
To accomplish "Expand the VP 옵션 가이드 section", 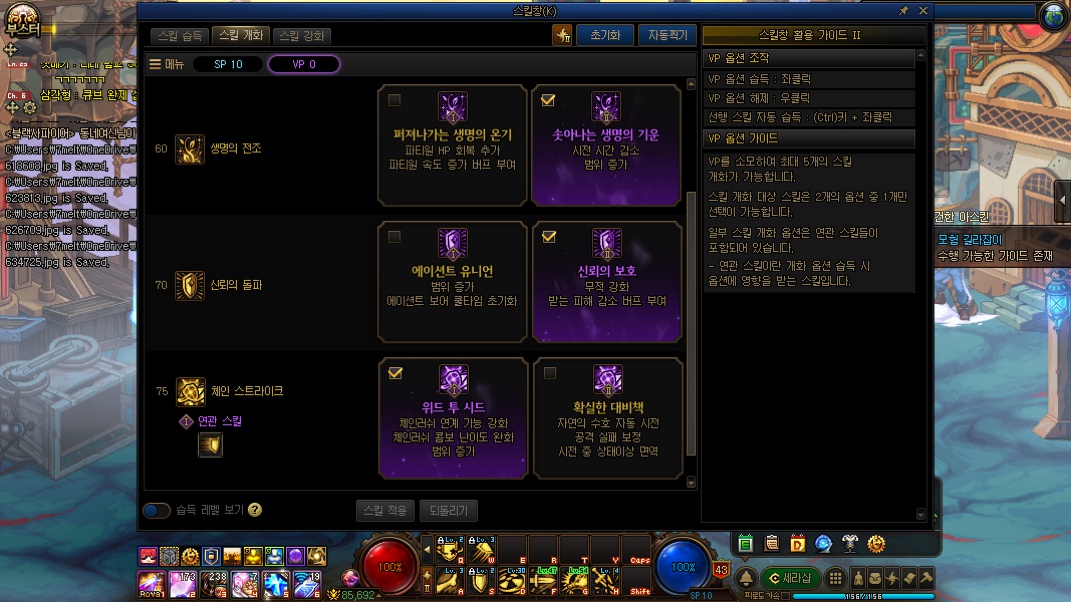I will tap(808, 138).
